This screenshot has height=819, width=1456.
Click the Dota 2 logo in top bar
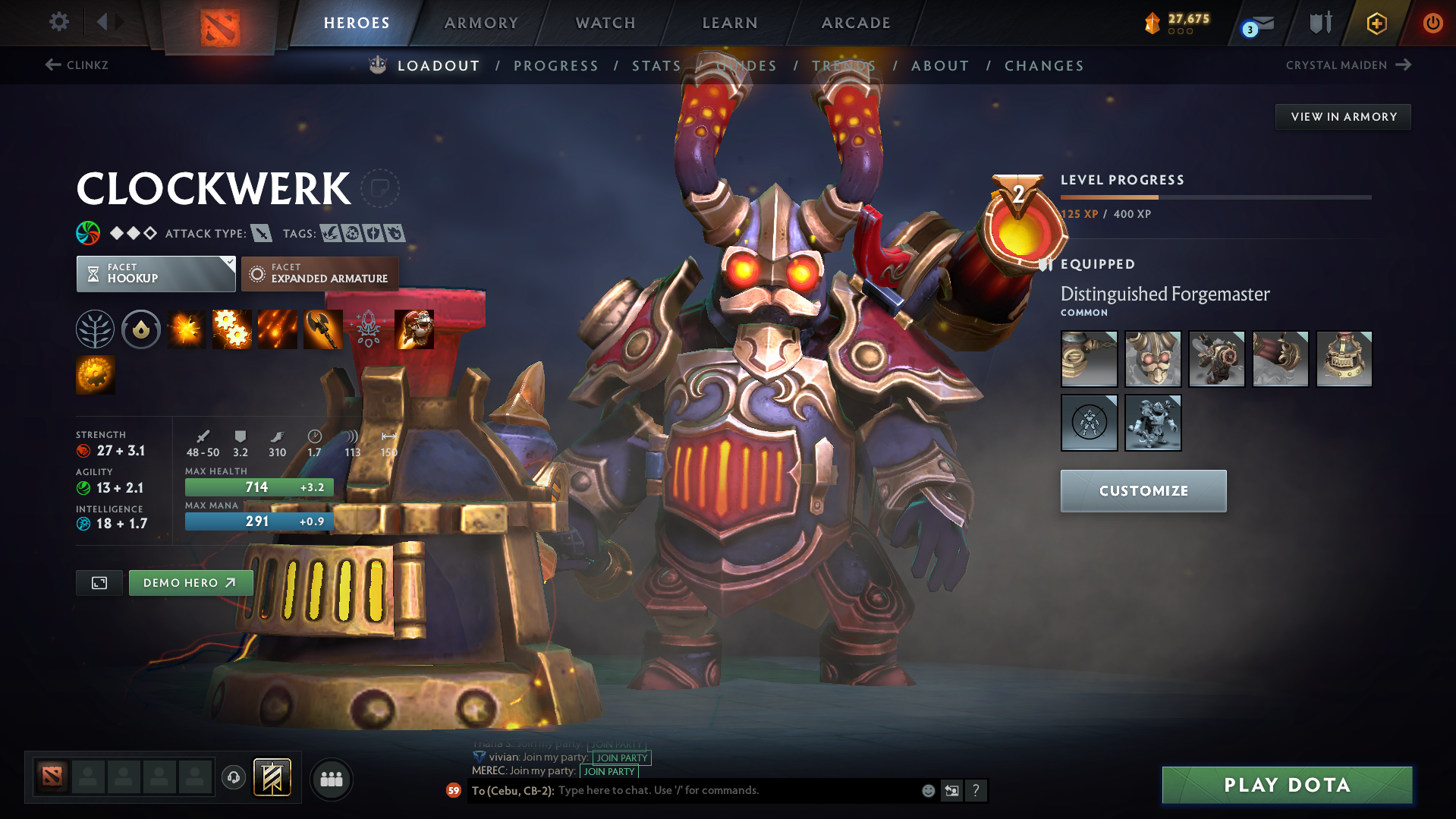tap(219, 23)
